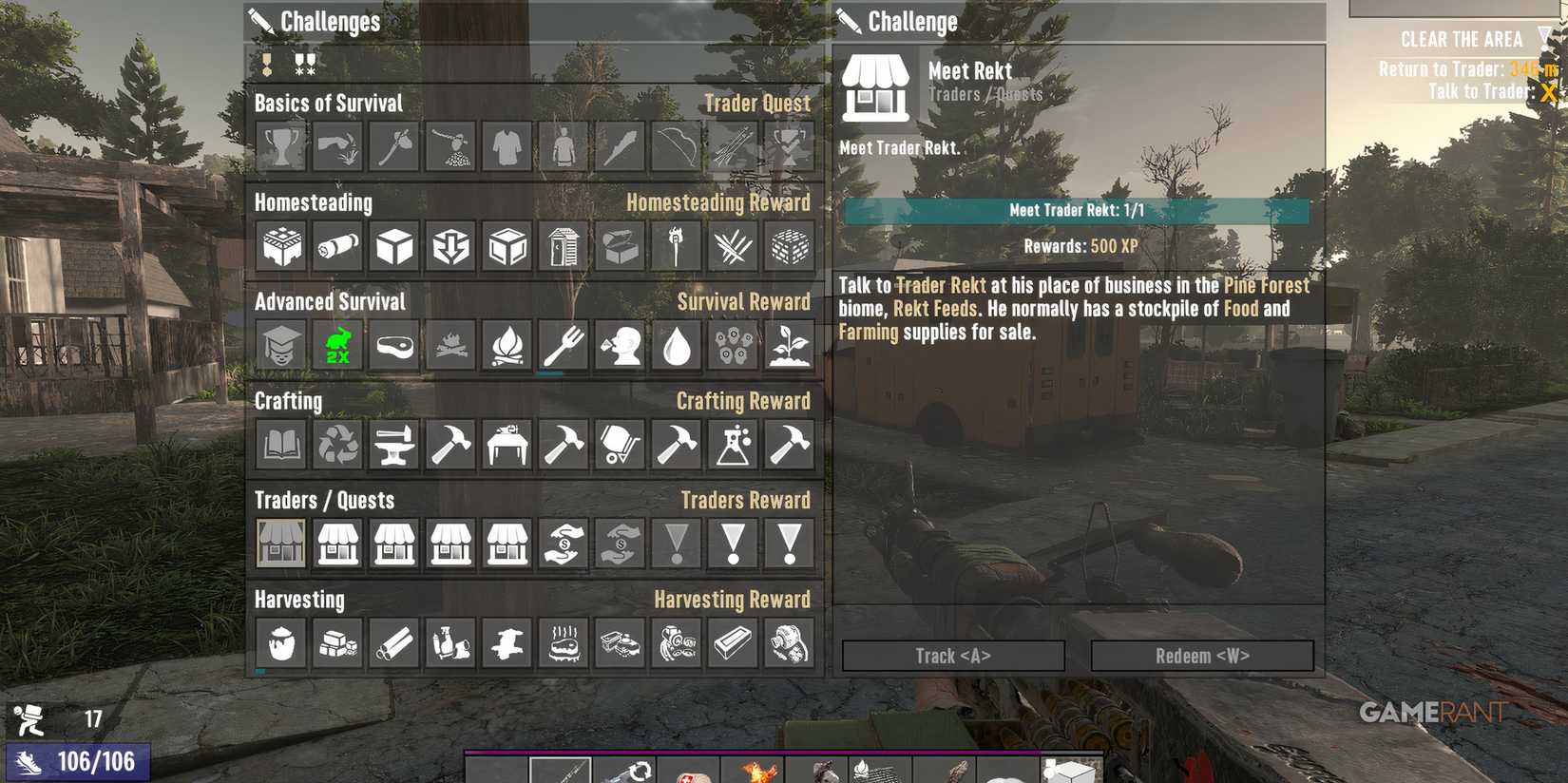1568x783 pixels.
Task: Click the highlighted storefront in Traders / Quests
Action: click(x=280, y=544)
